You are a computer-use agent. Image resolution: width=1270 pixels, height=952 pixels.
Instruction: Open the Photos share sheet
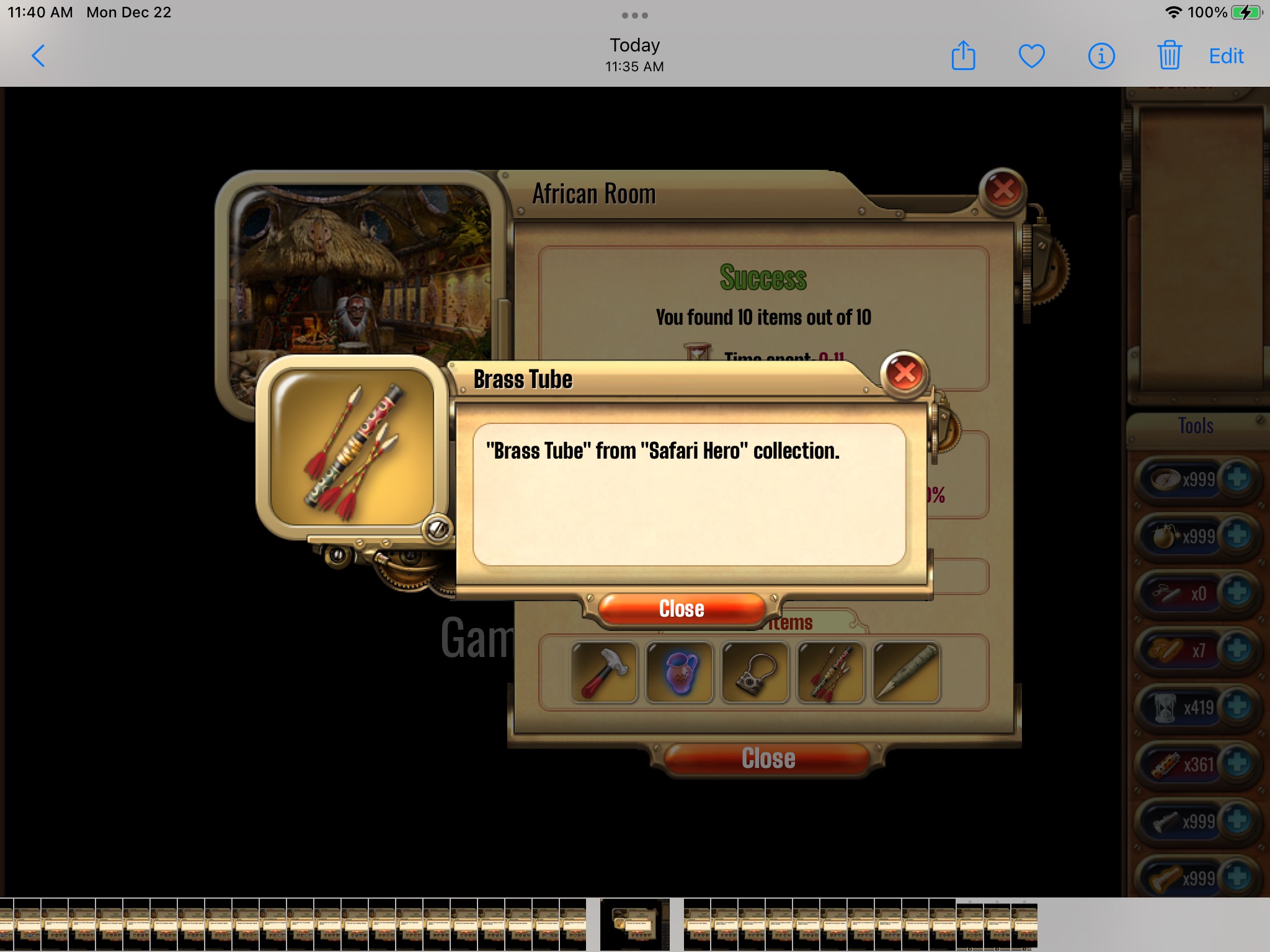pos(963,56)
